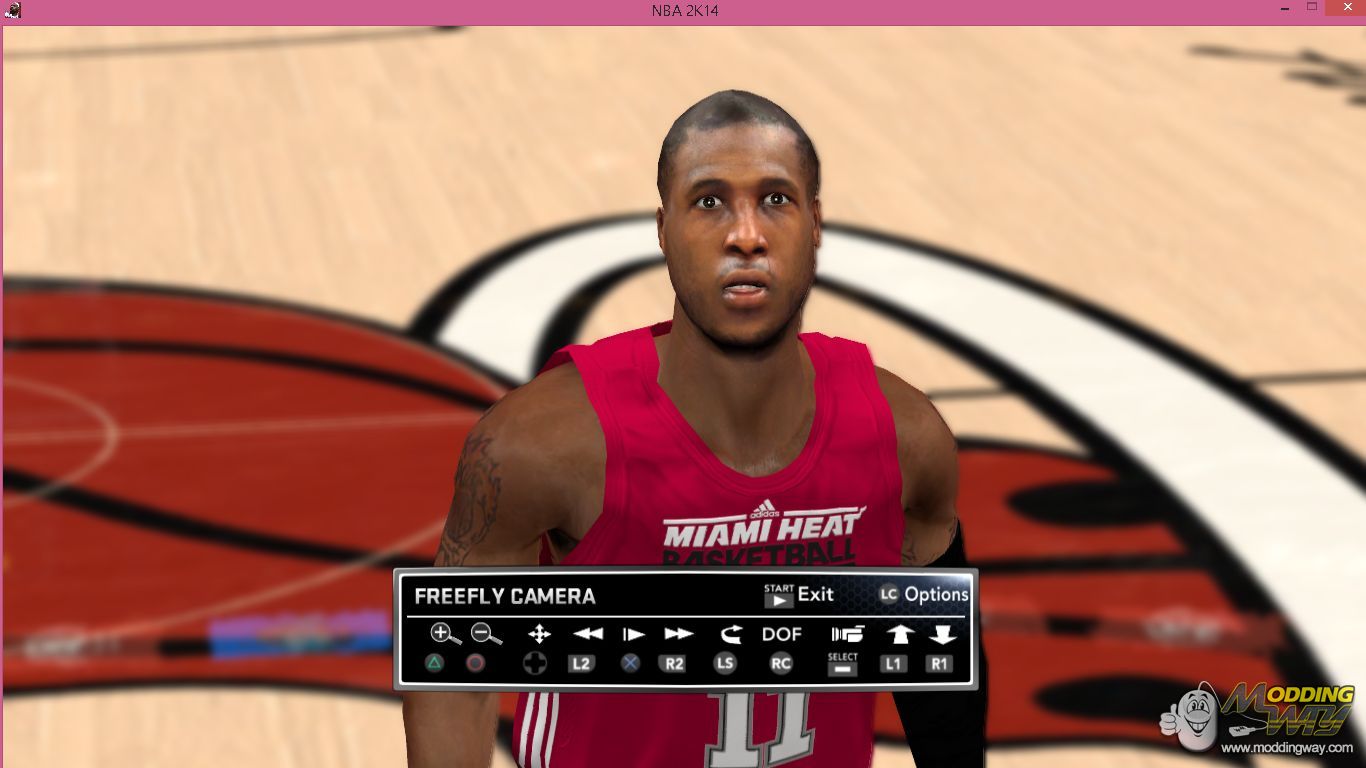Click the video camera switch icon
The width and height of the screenshot is (1366, 768).
[x=846, y=633]
